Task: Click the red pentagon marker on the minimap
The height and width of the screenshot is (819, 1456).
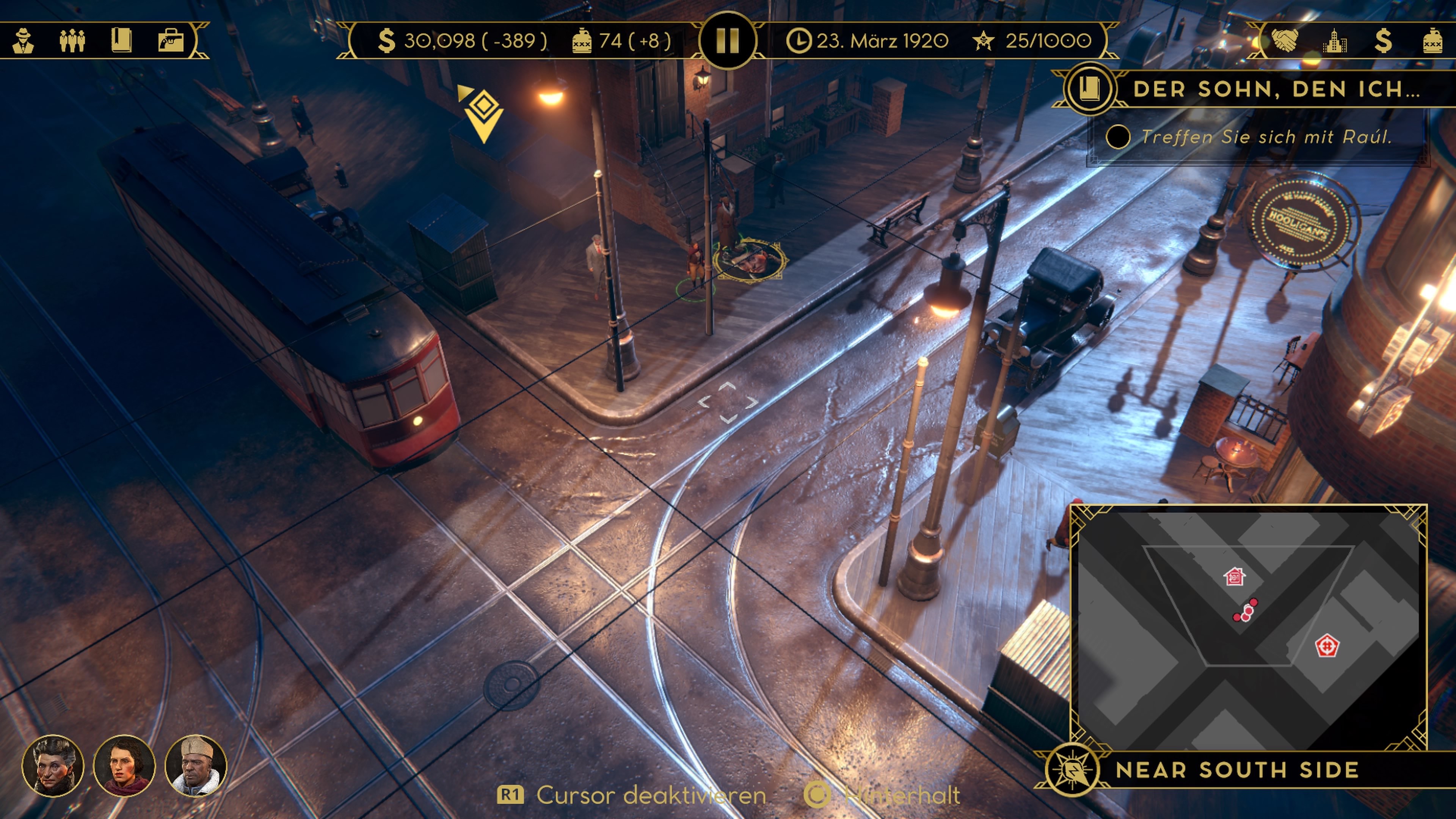Action: tap(1326, 645)
